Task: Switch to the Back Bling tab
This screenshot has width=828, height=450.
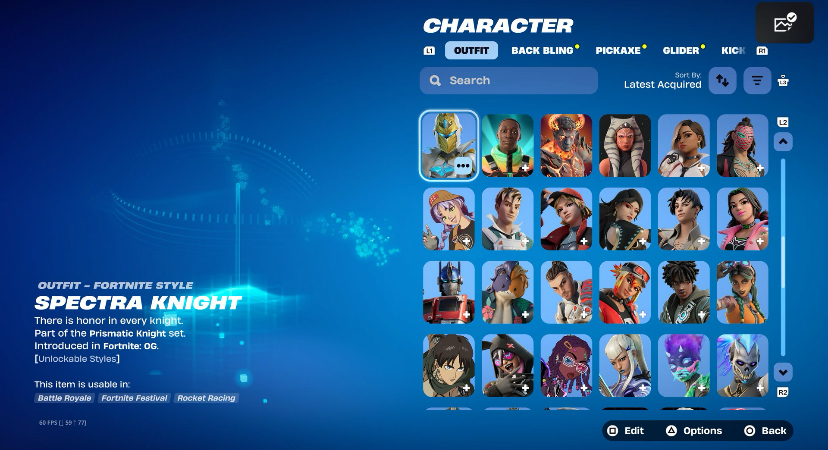Action: [544, 50]
